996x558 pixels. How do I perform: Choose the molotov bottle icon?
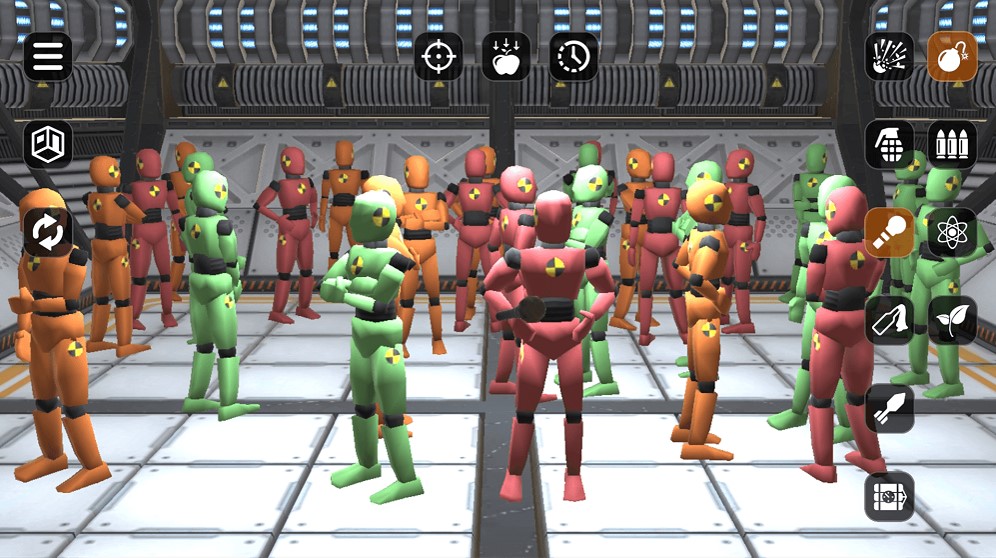889,320
